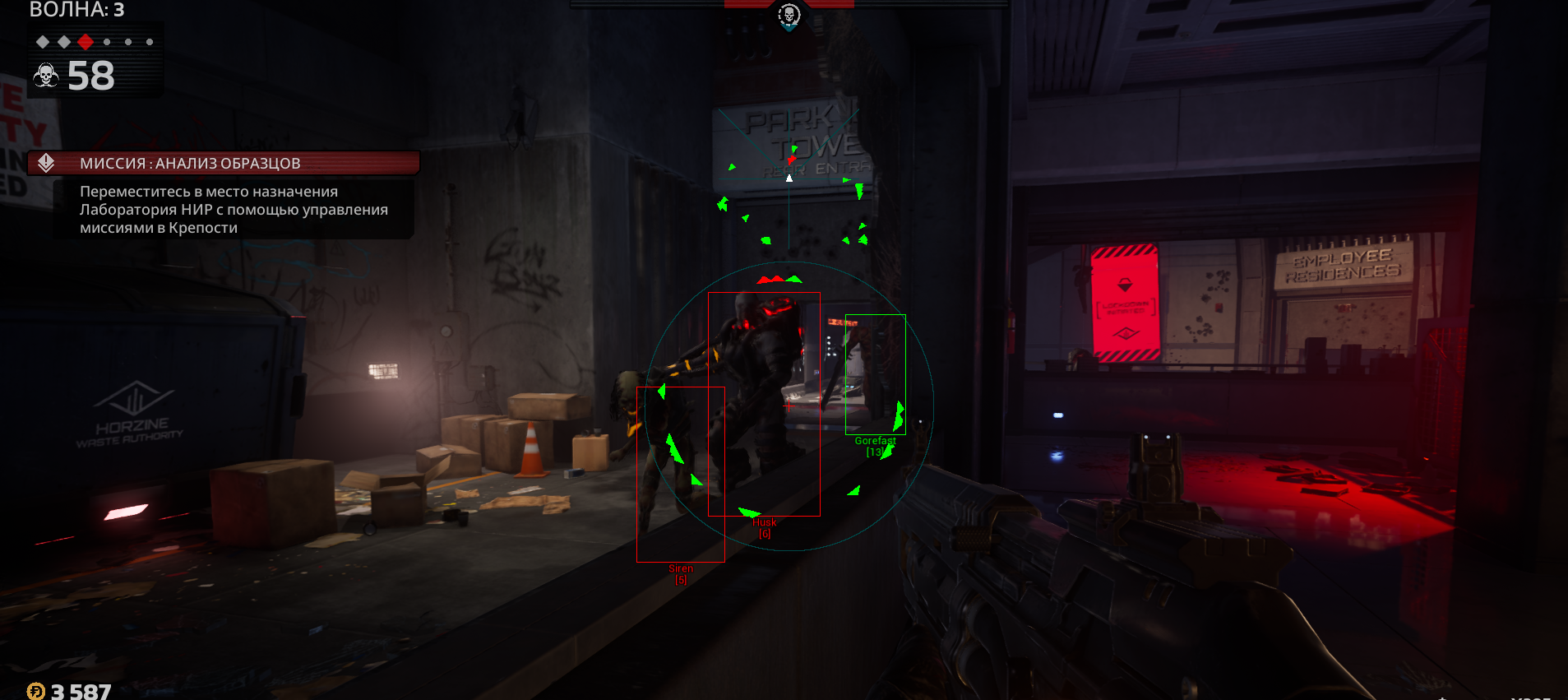This screenshot has height=700, width=1568.
Task: Select the Gorefast green target box
Action: pyautogui.click(x=875, y=374)
